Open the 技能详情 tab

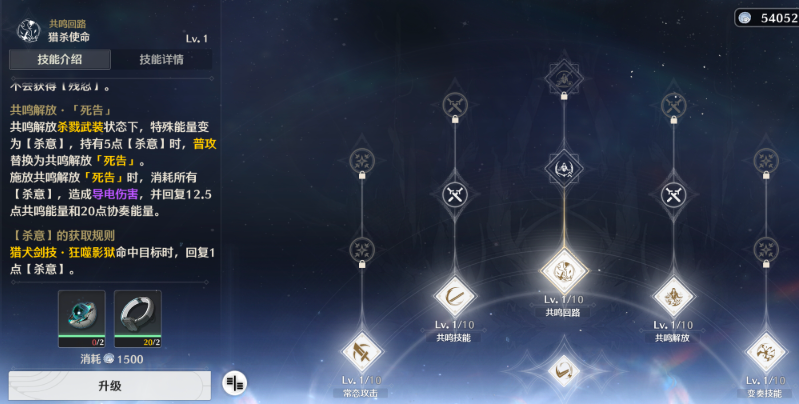[161, 59]
